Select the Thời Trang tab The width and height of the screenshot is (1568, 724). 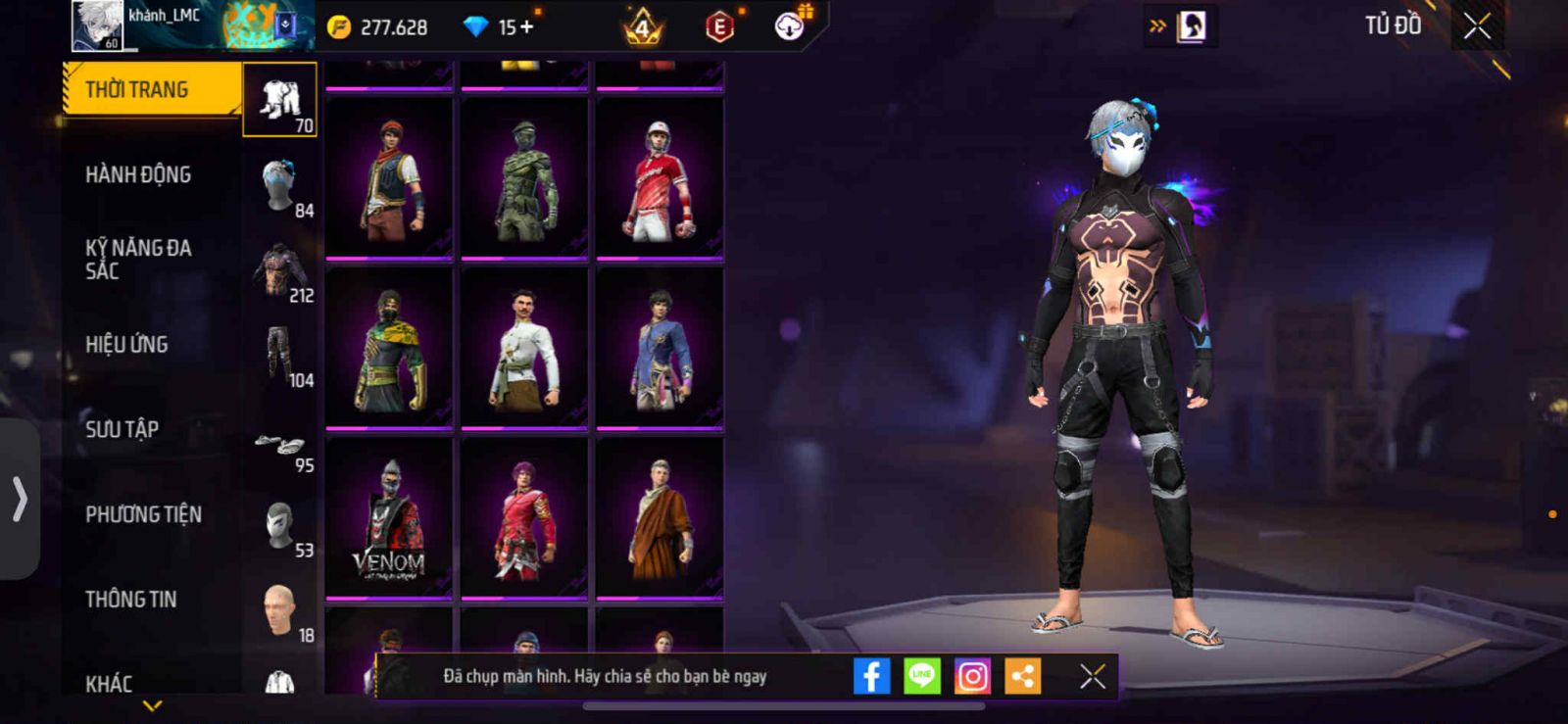tap(150, 90)
